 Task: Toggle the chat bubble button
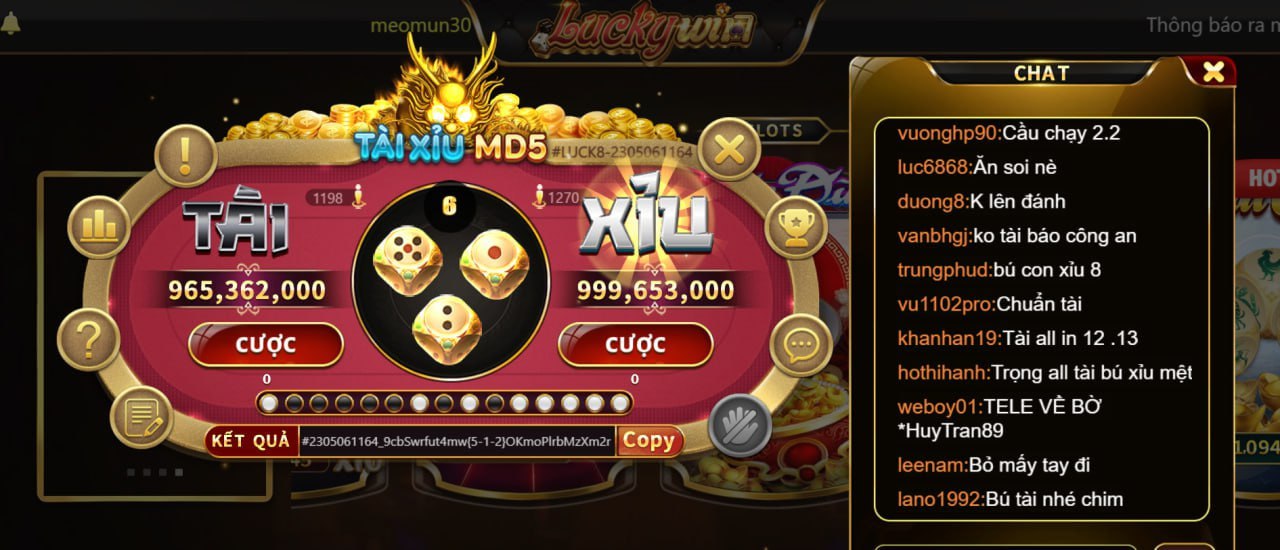802,345
